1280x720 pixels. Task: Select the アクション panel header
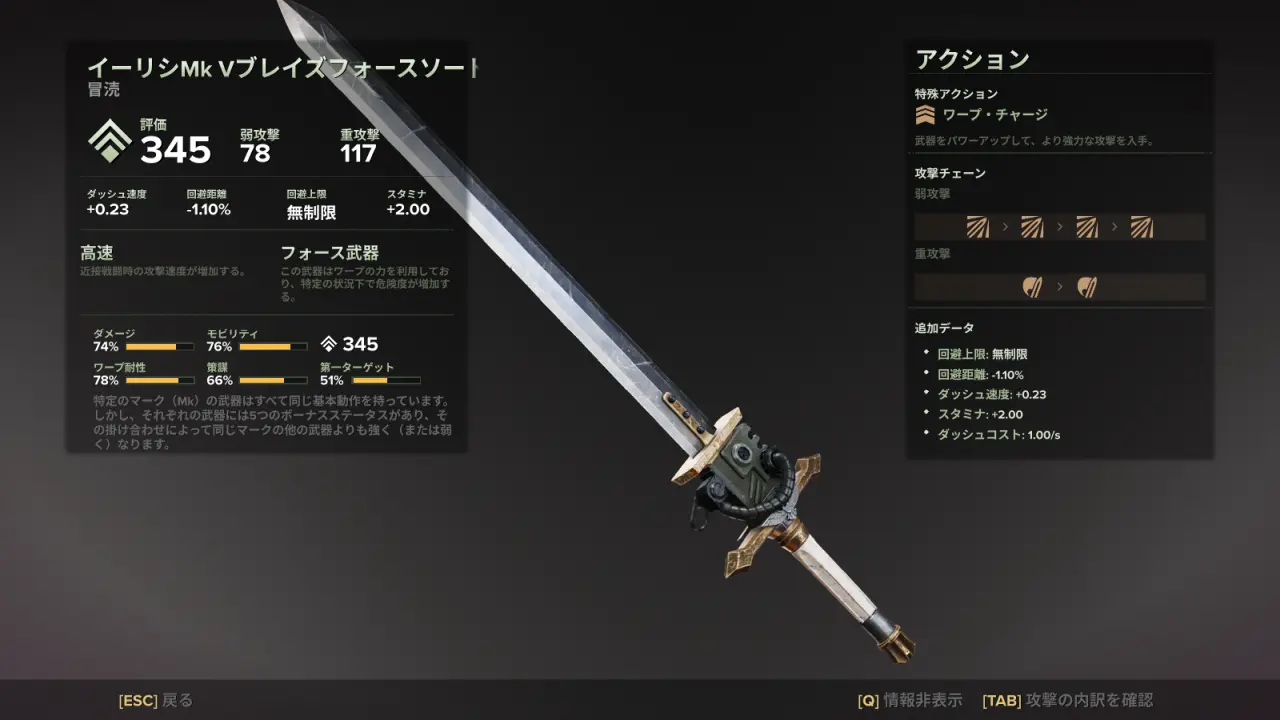(x=970, y=58)
